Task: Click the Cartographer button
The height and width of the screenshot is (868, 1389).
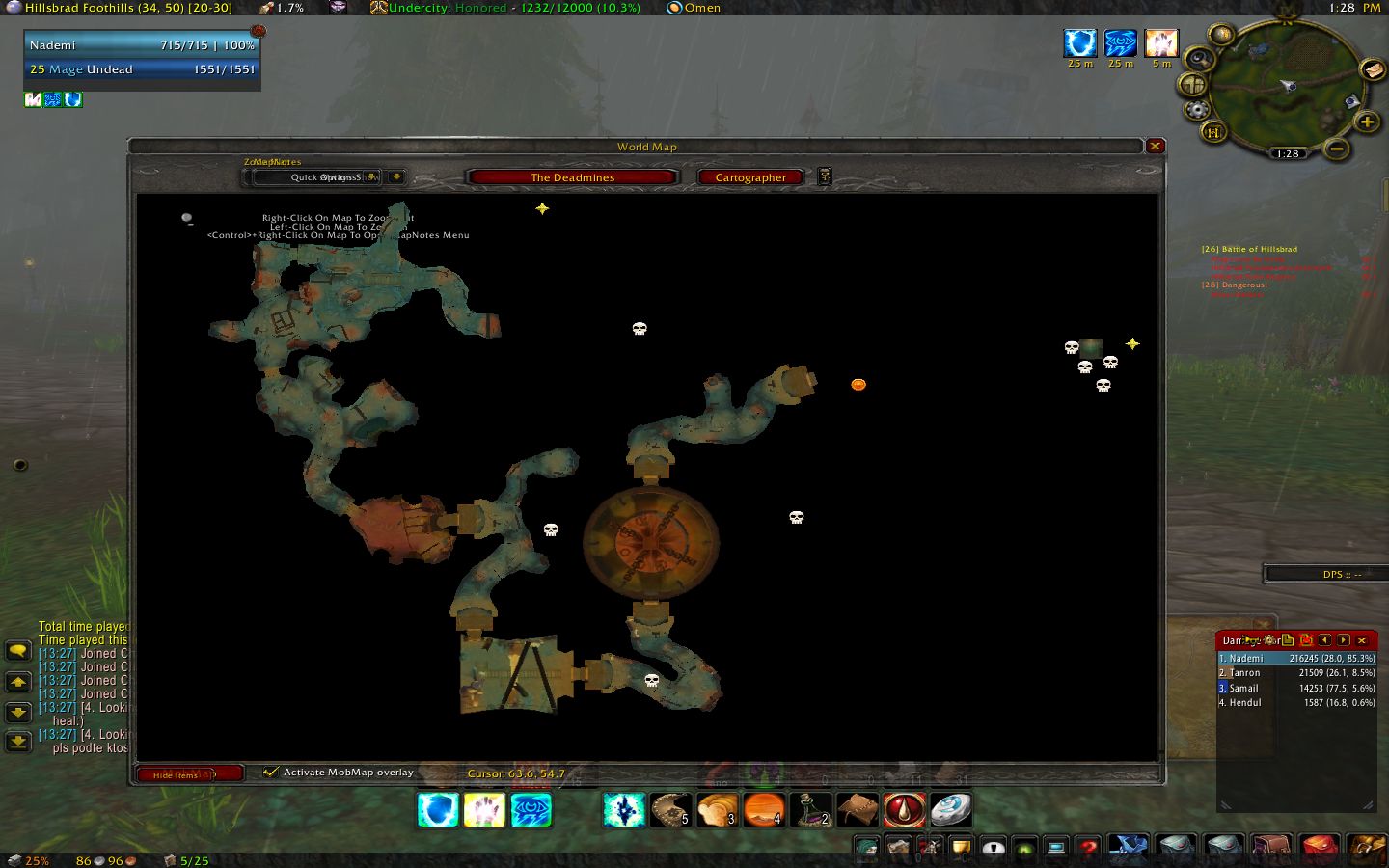Action: (x=750, y=177)
